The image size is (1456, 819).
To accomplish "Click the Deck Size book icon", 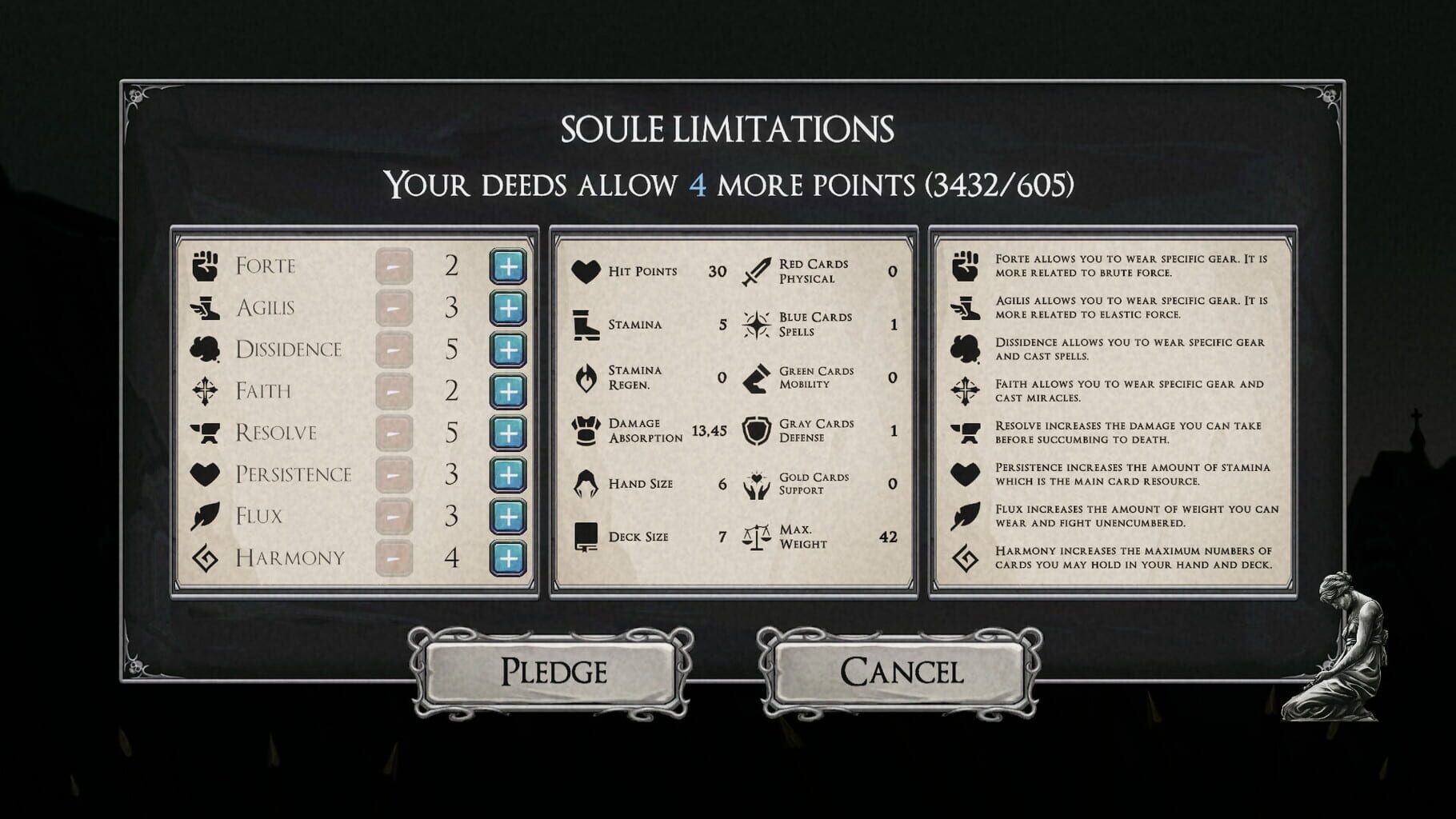I will click(x=586, y=536).
